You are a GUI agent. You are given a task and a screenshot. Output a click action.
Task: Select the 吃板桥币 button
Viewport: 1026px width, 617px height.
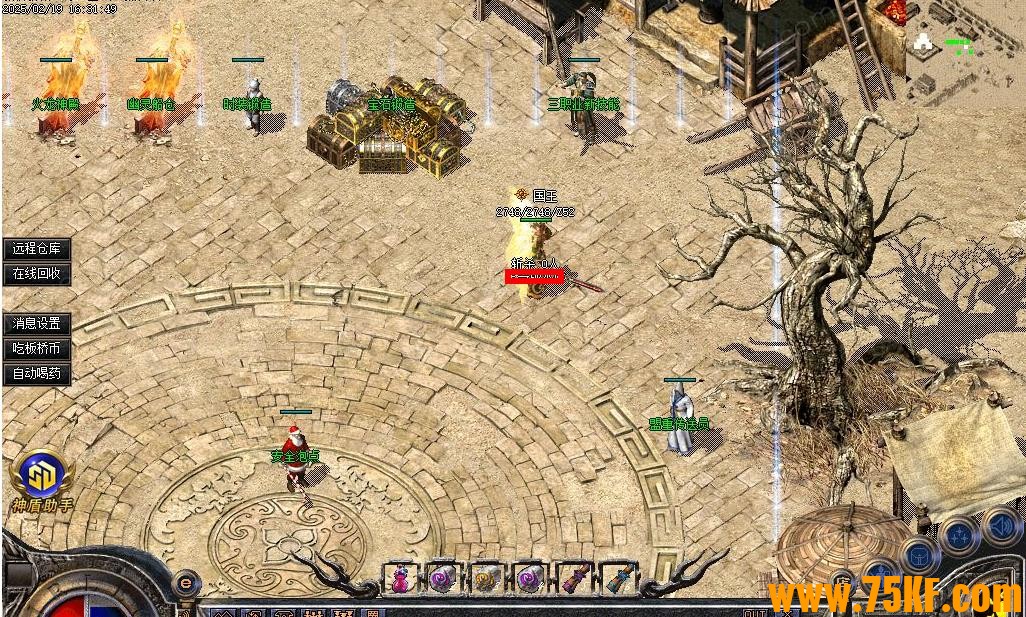[x=37, y=349]
